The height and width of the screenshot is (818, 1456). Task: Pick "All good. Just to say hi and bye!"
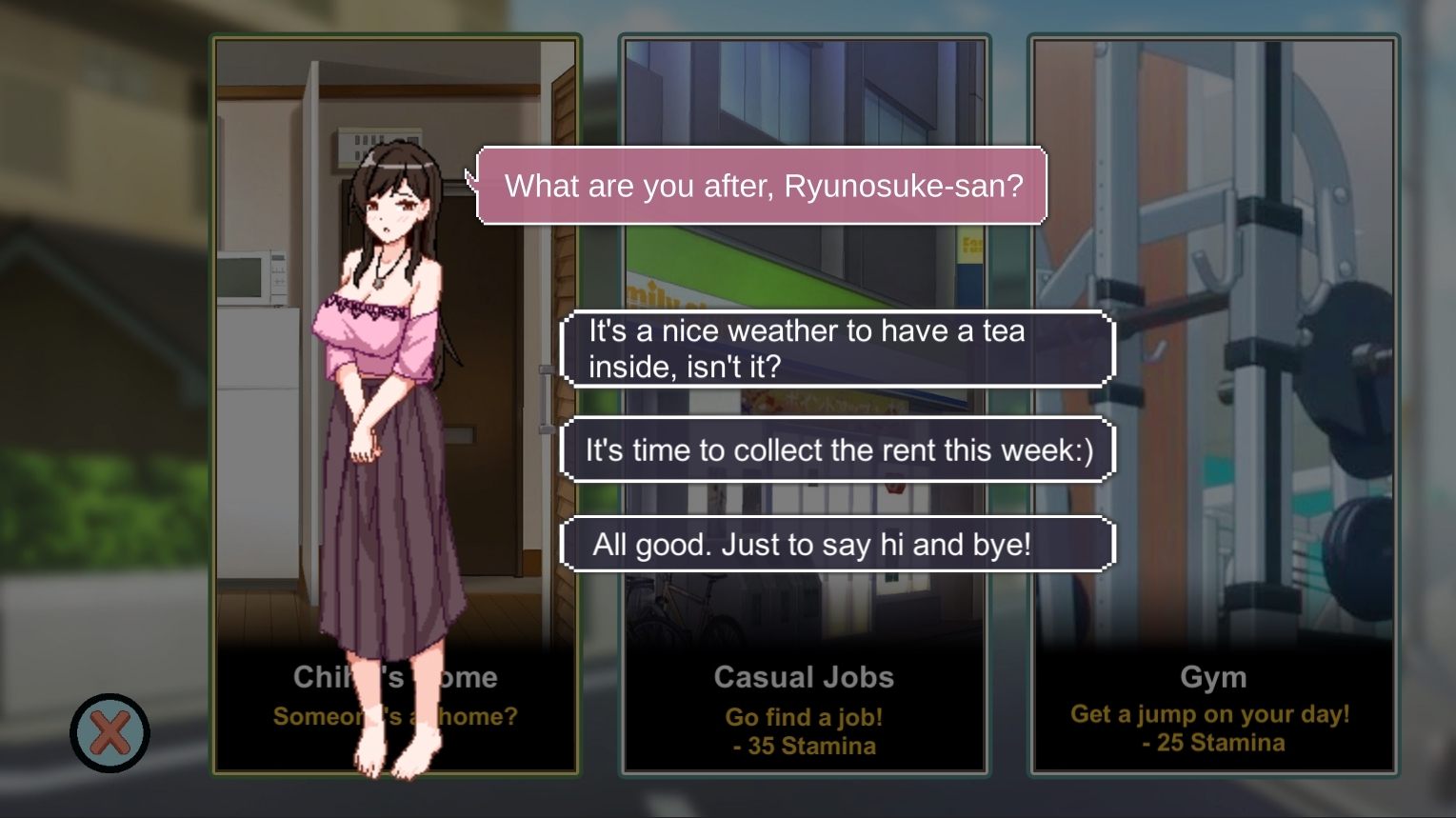[x=837, y=545]
